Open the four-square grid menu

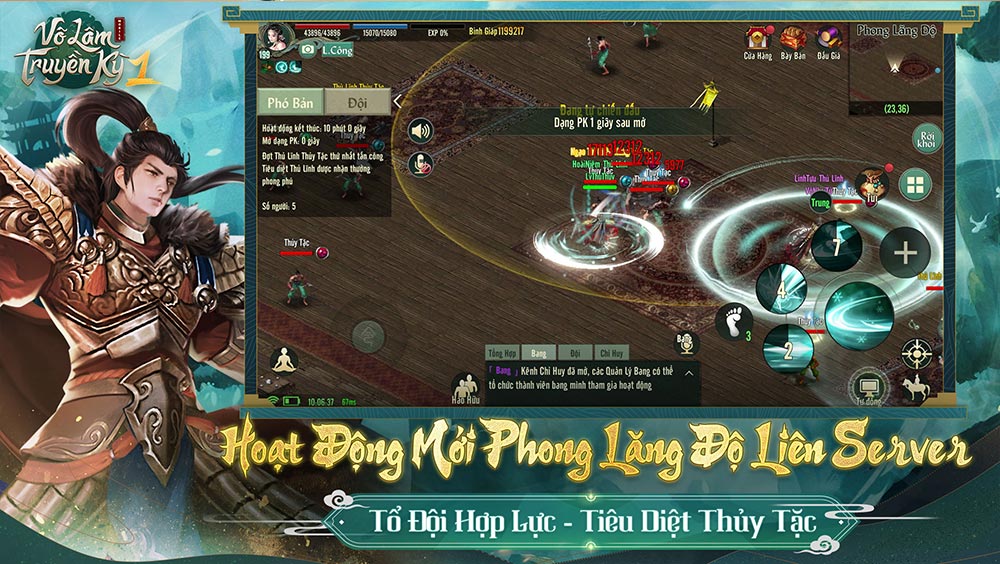click(x=914, y=184)
